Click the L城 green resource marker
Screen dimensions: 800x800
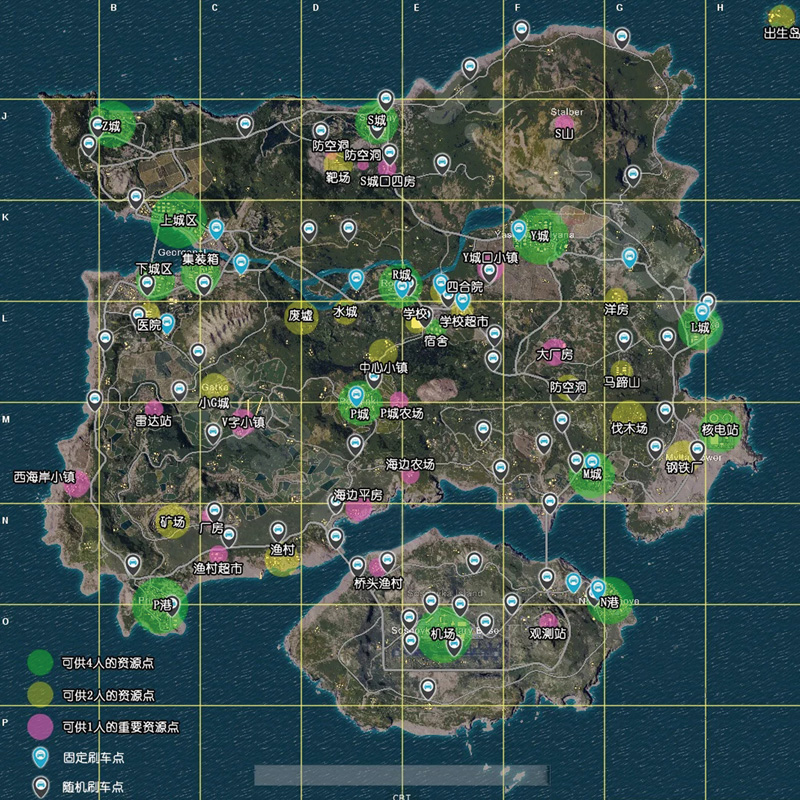tap(700, 327)
